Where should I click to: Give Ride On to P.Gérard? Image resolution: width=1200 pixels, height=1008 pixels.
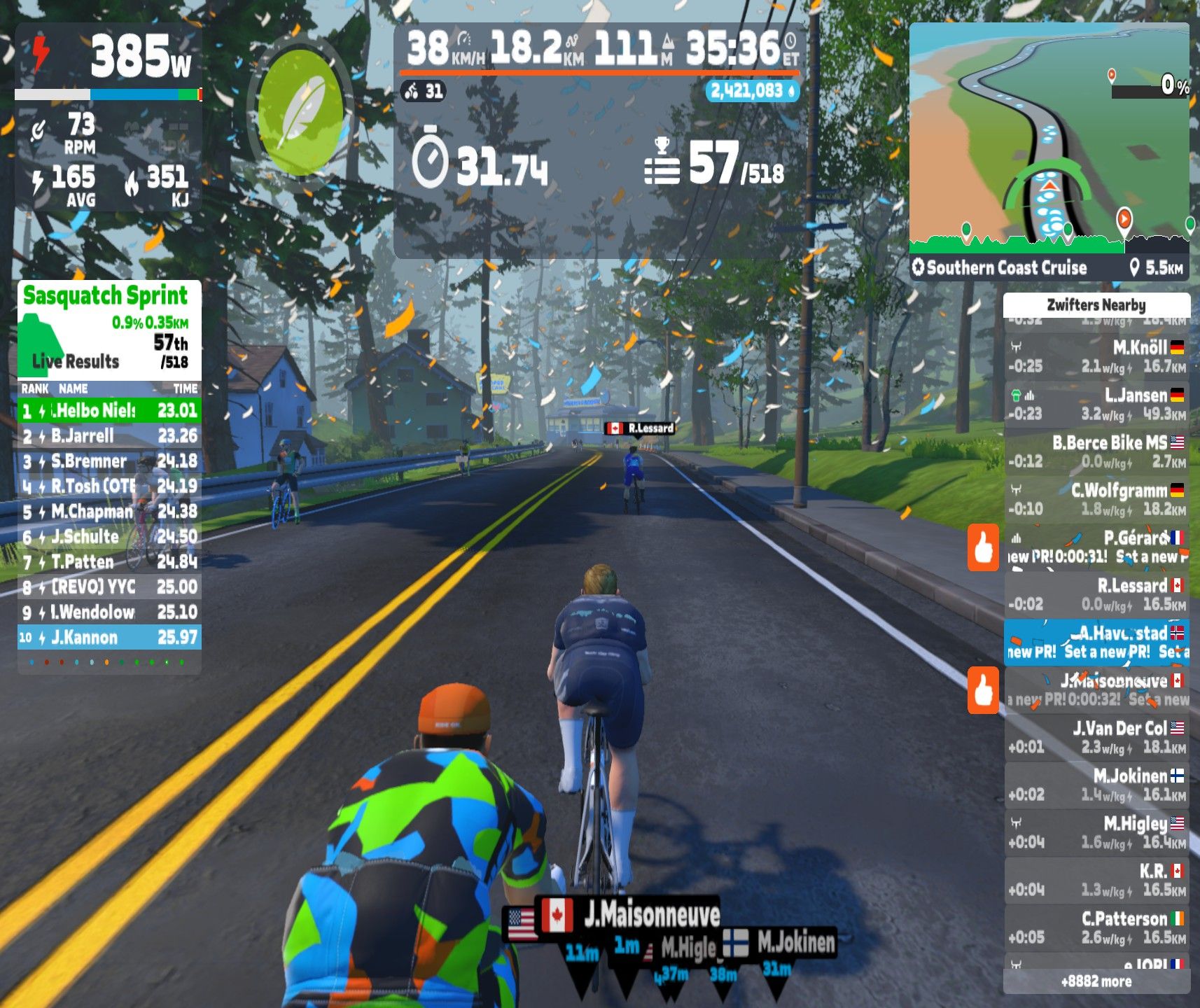coord(983,547)
